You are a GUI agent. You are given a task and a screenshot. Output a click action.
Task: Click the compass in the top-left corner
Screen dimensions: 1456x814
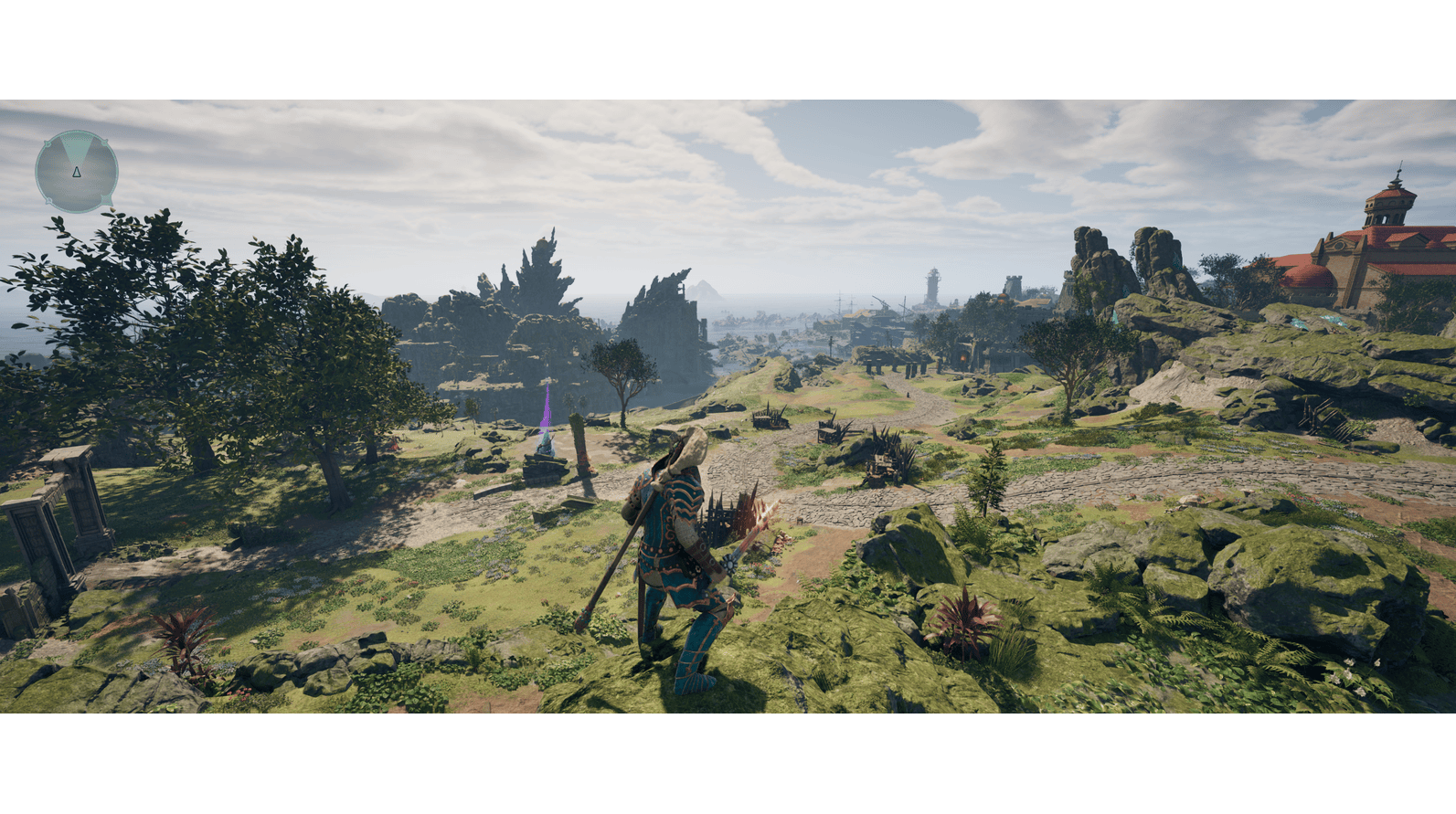tap(77, 172)
